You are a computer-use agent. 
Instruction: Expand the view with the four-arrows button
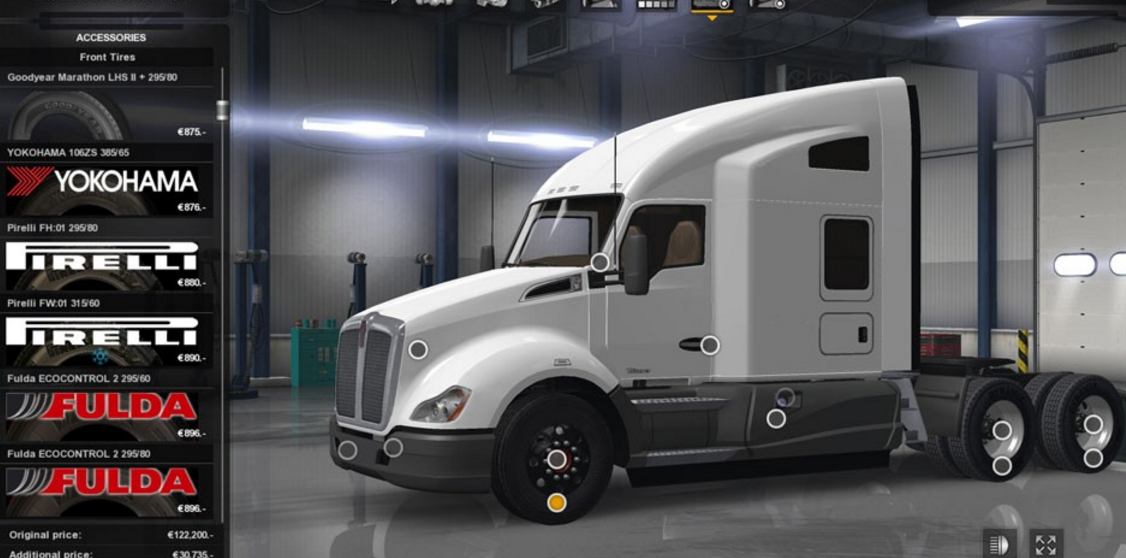click(x=1045, y=544)
